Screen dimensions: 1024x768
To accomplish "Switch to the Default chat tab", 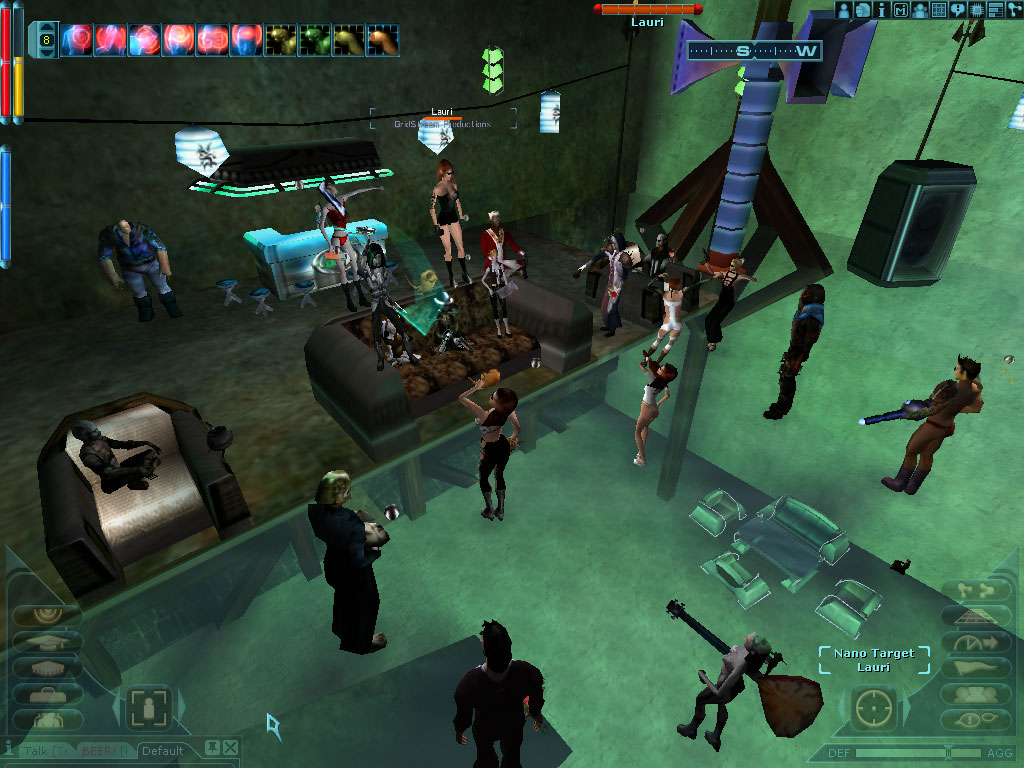I will pos(162,750).
